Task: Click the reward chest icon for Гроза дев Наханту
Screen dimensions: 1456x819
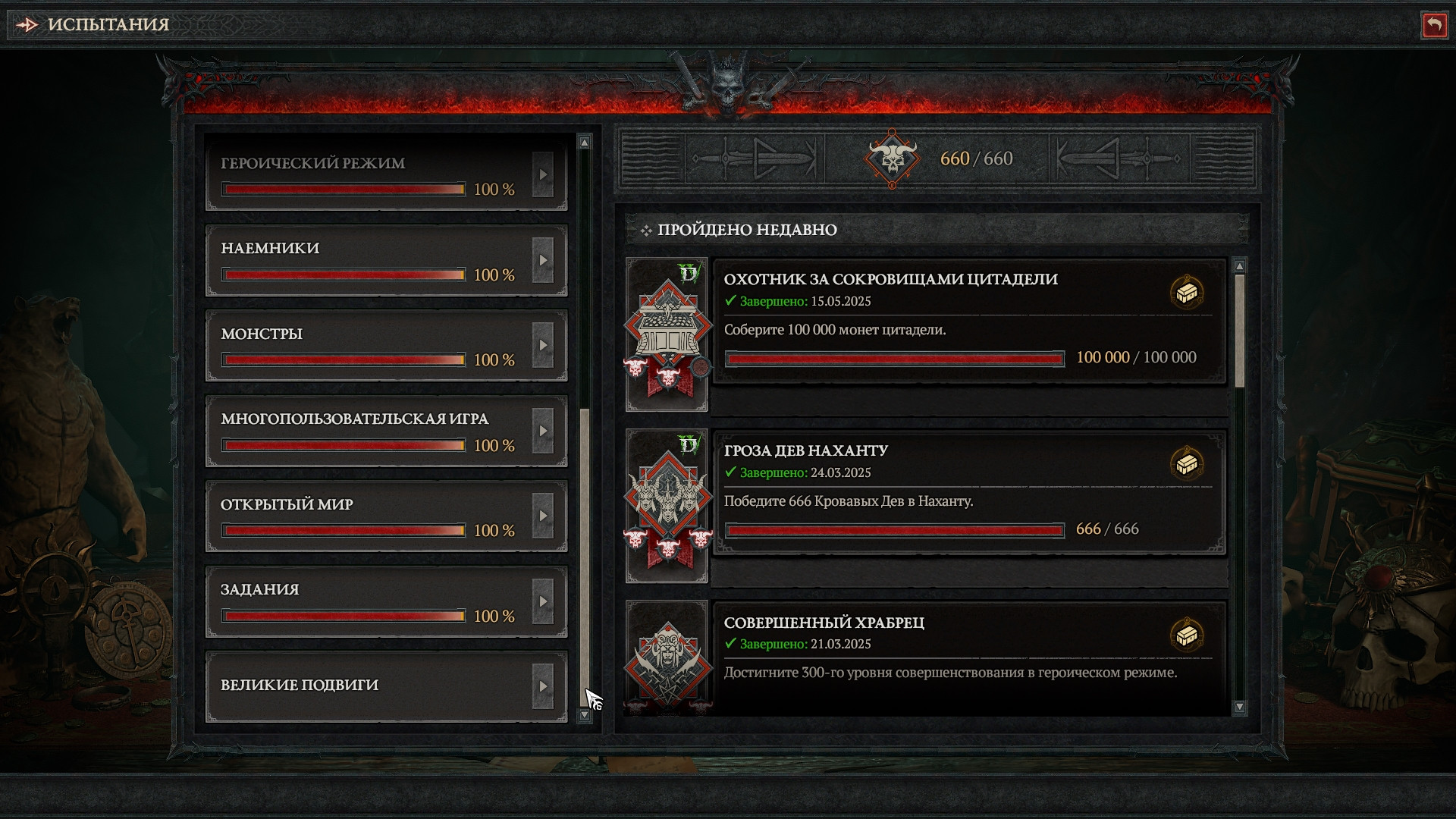Action: tap(1187, 463)
